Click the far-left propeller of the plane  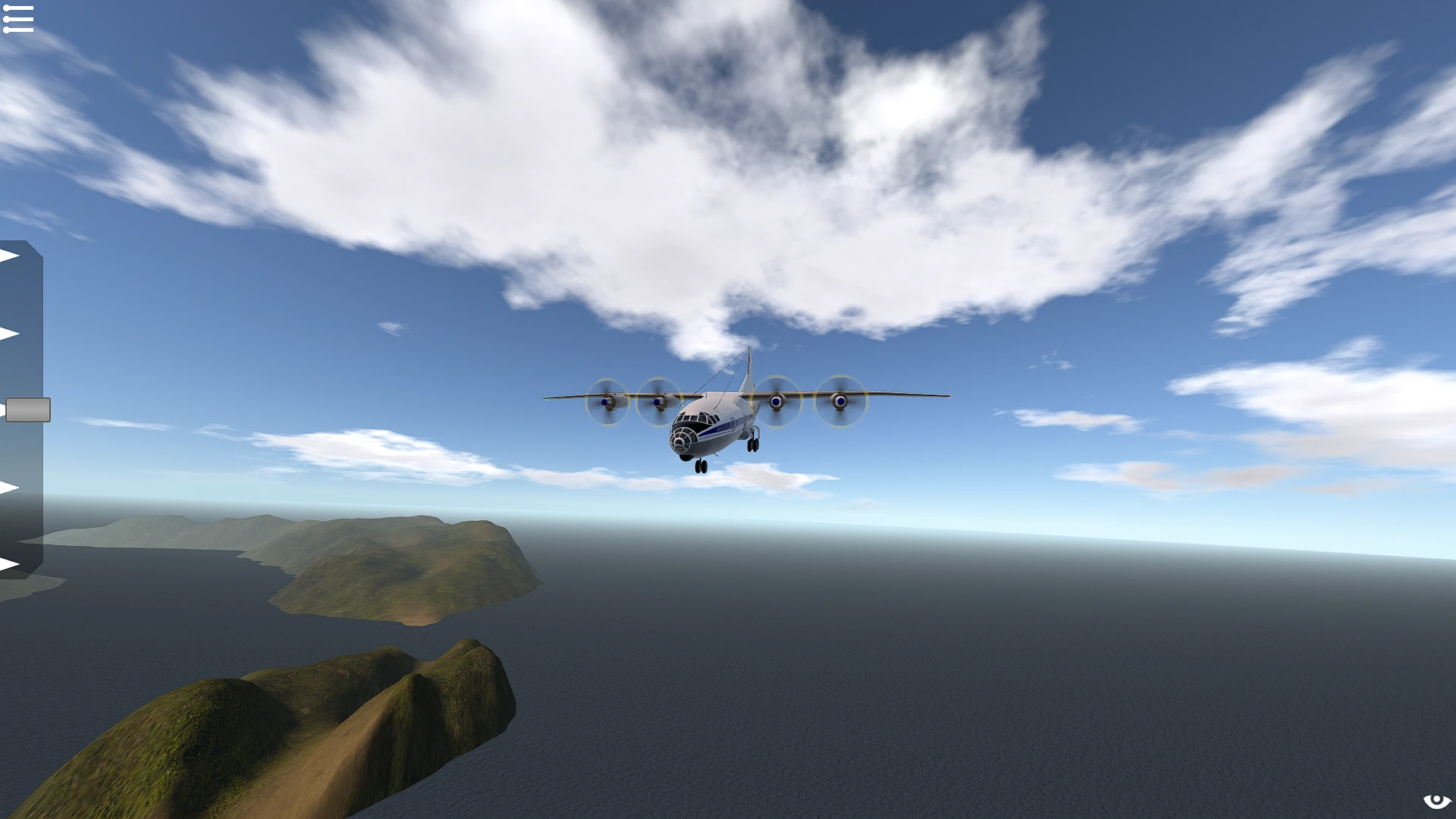[x=607, y=403]
